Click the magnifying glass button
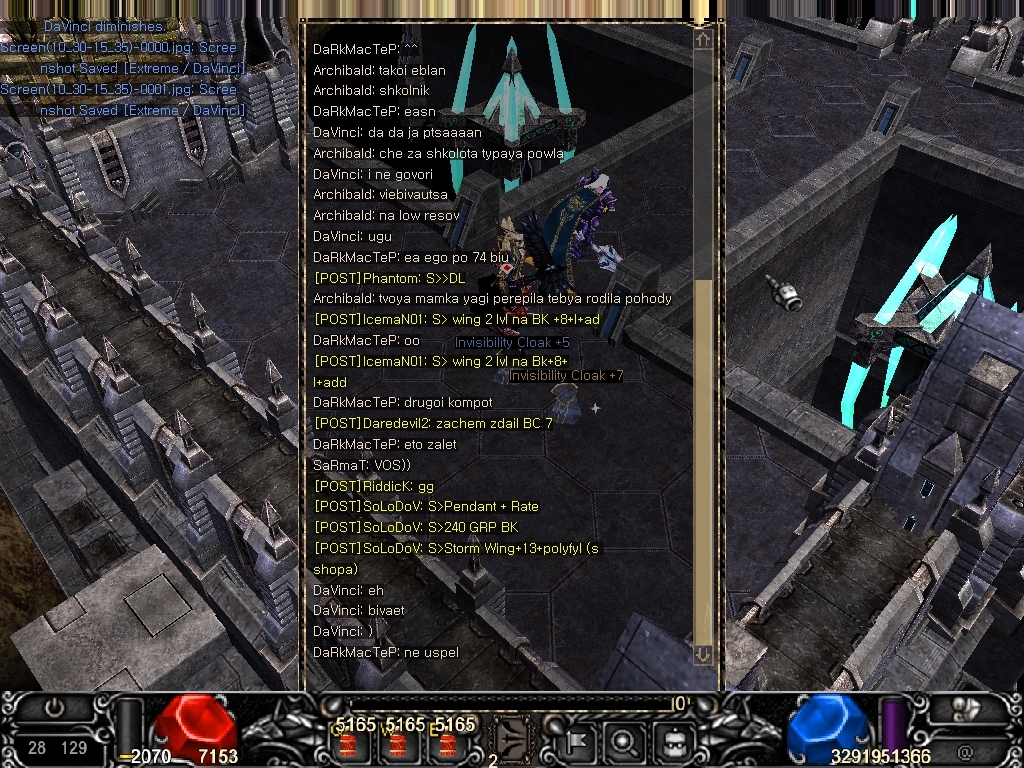The height and width of the screenshot is (768, 1024). (625, 742)
